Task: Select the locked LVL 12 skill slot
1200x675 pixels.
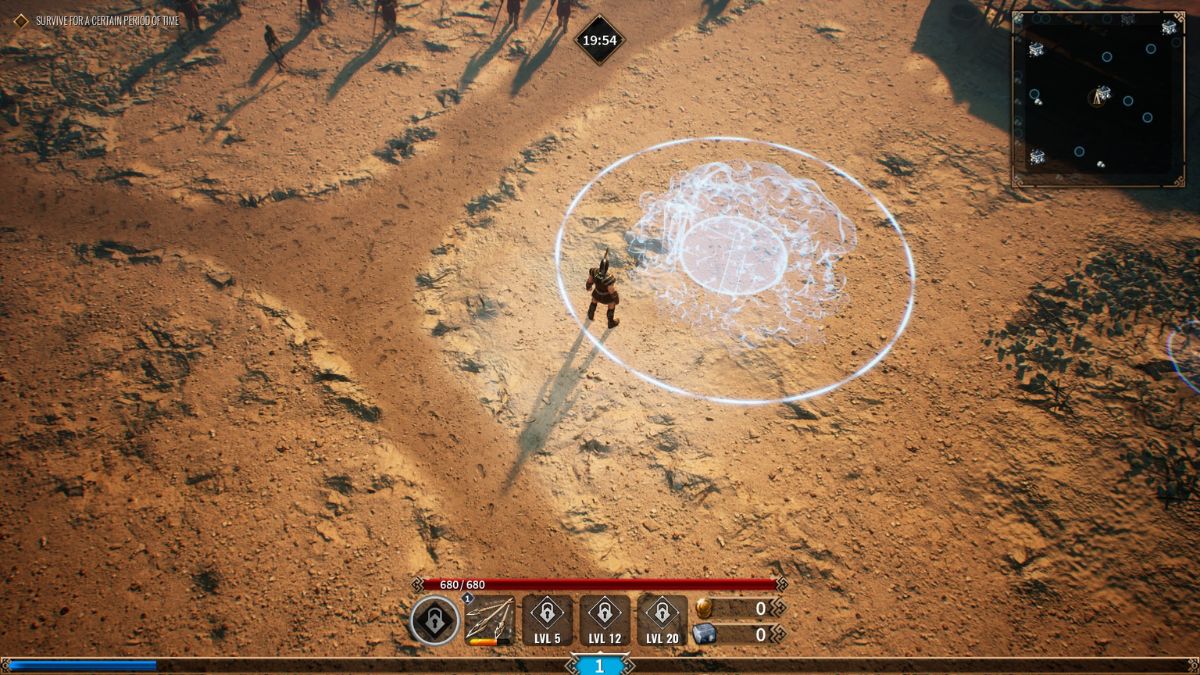Action: point(604,620)
